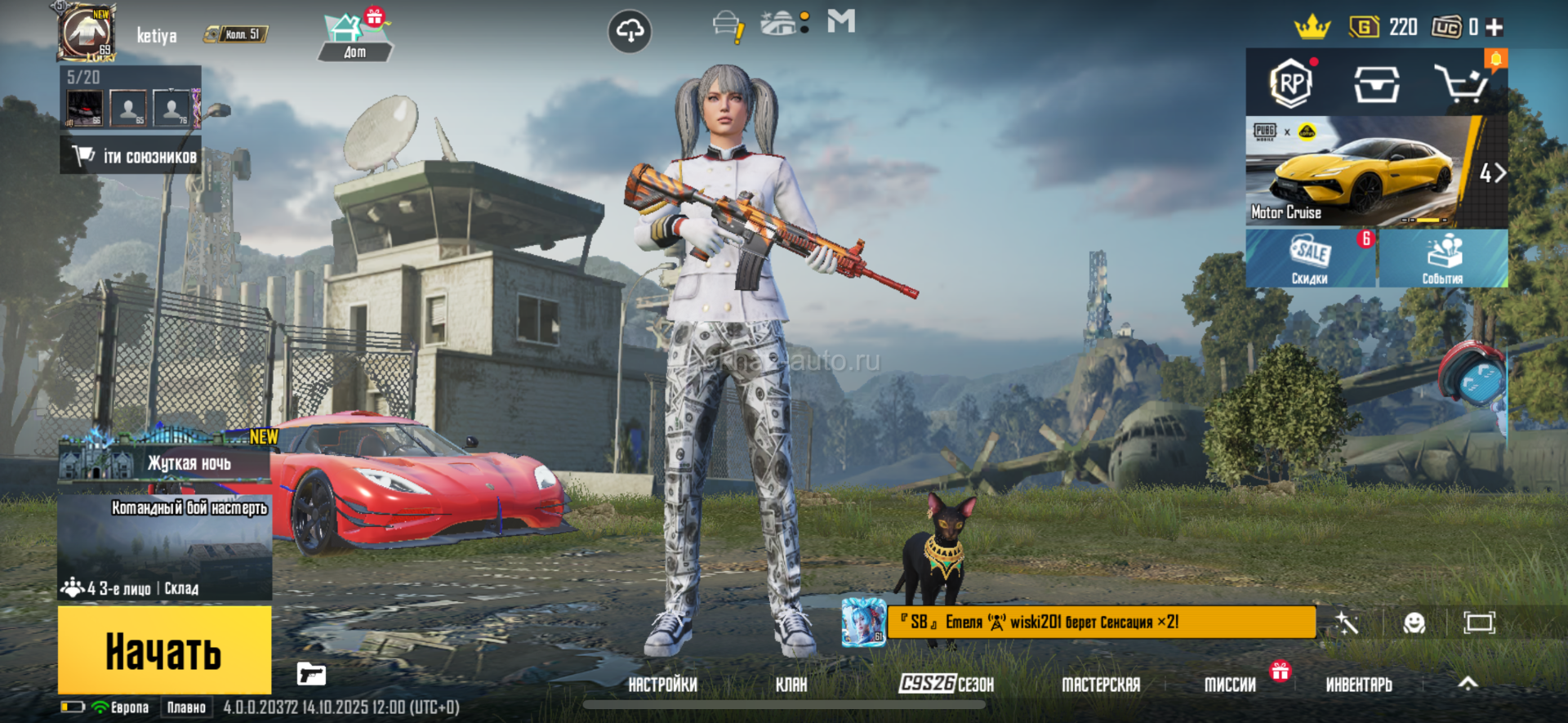Open the События events panel

(x=1443, y=258)
